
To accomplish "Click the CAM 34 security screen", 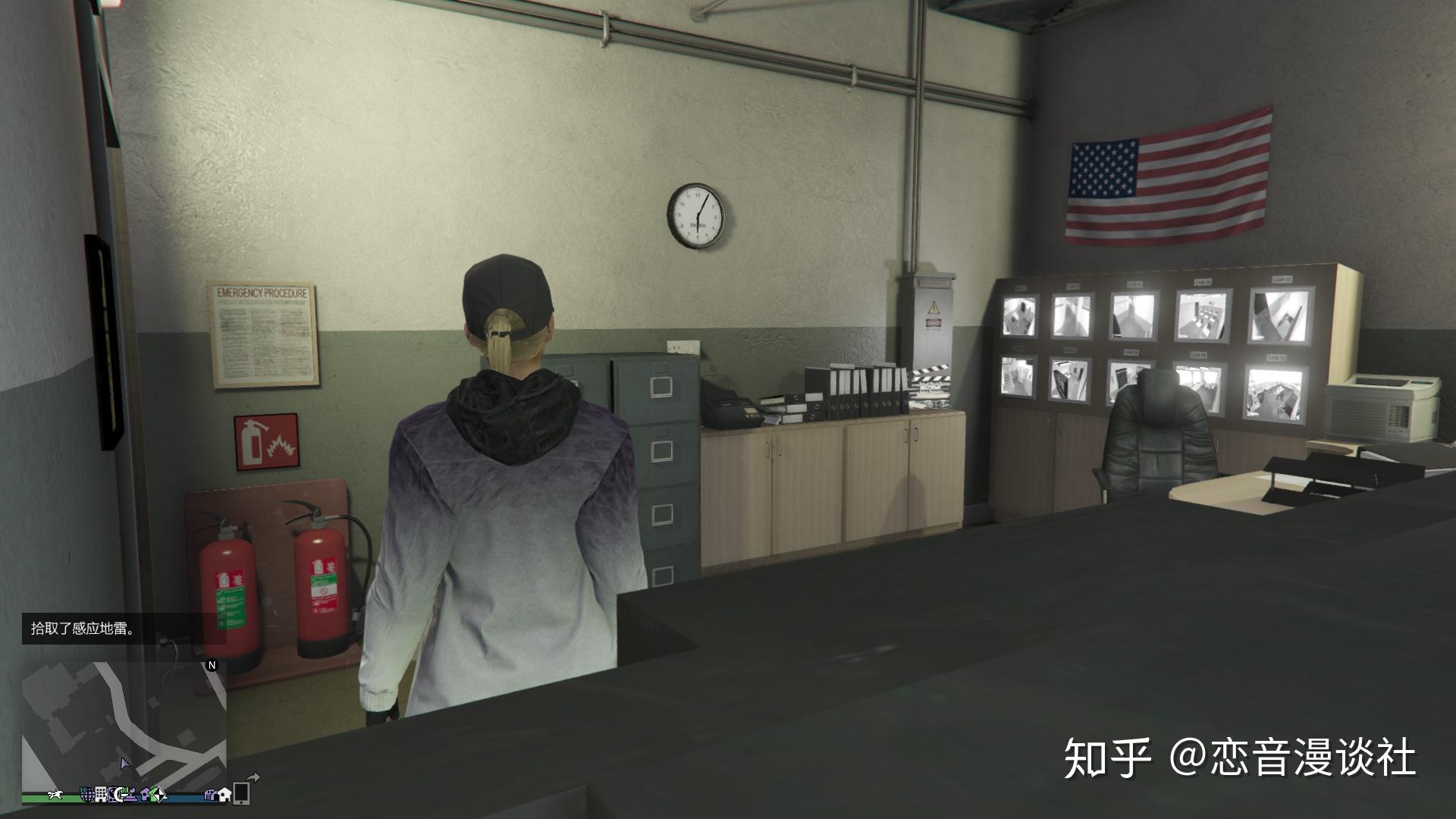I will click(1202, 315).
